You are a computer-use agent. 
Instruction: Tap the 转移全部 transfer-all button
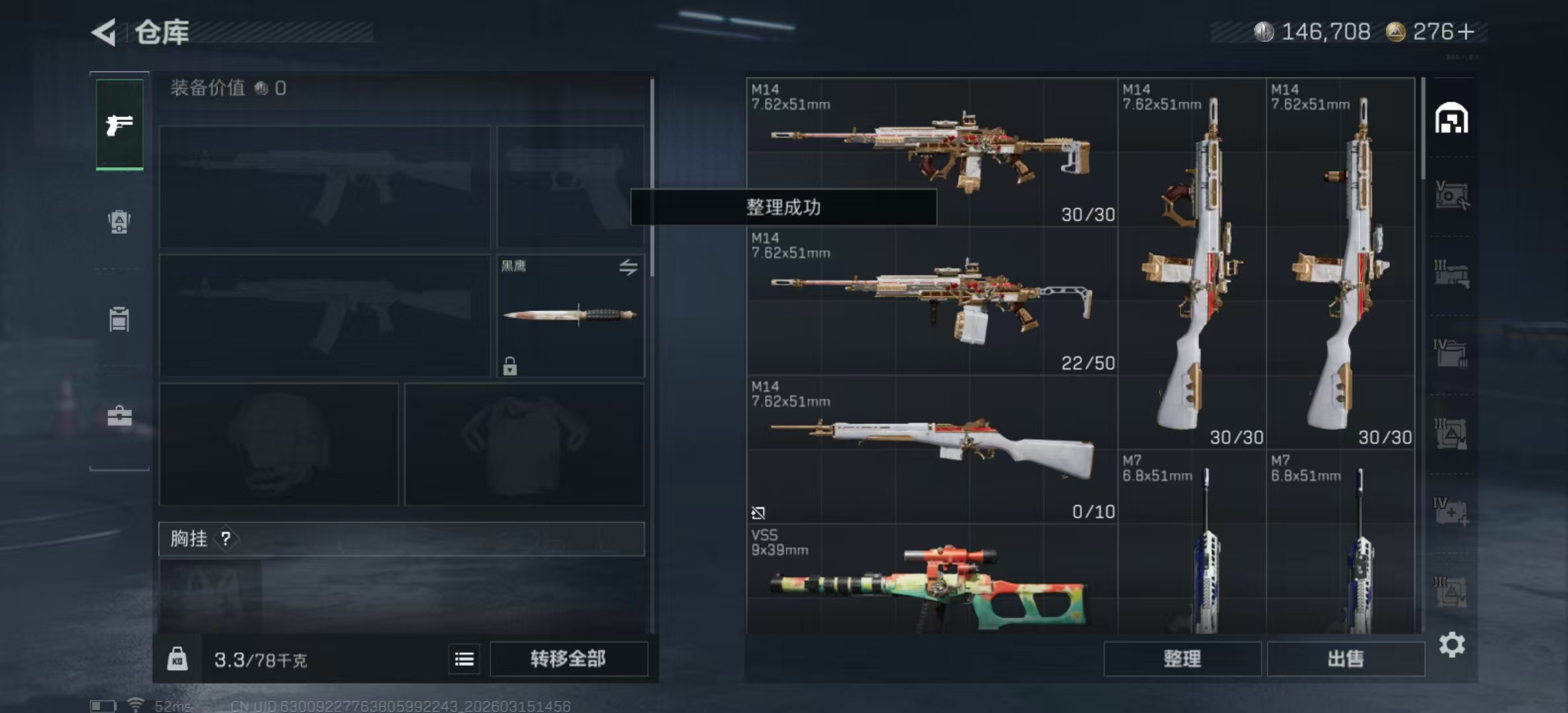point(568,658)
